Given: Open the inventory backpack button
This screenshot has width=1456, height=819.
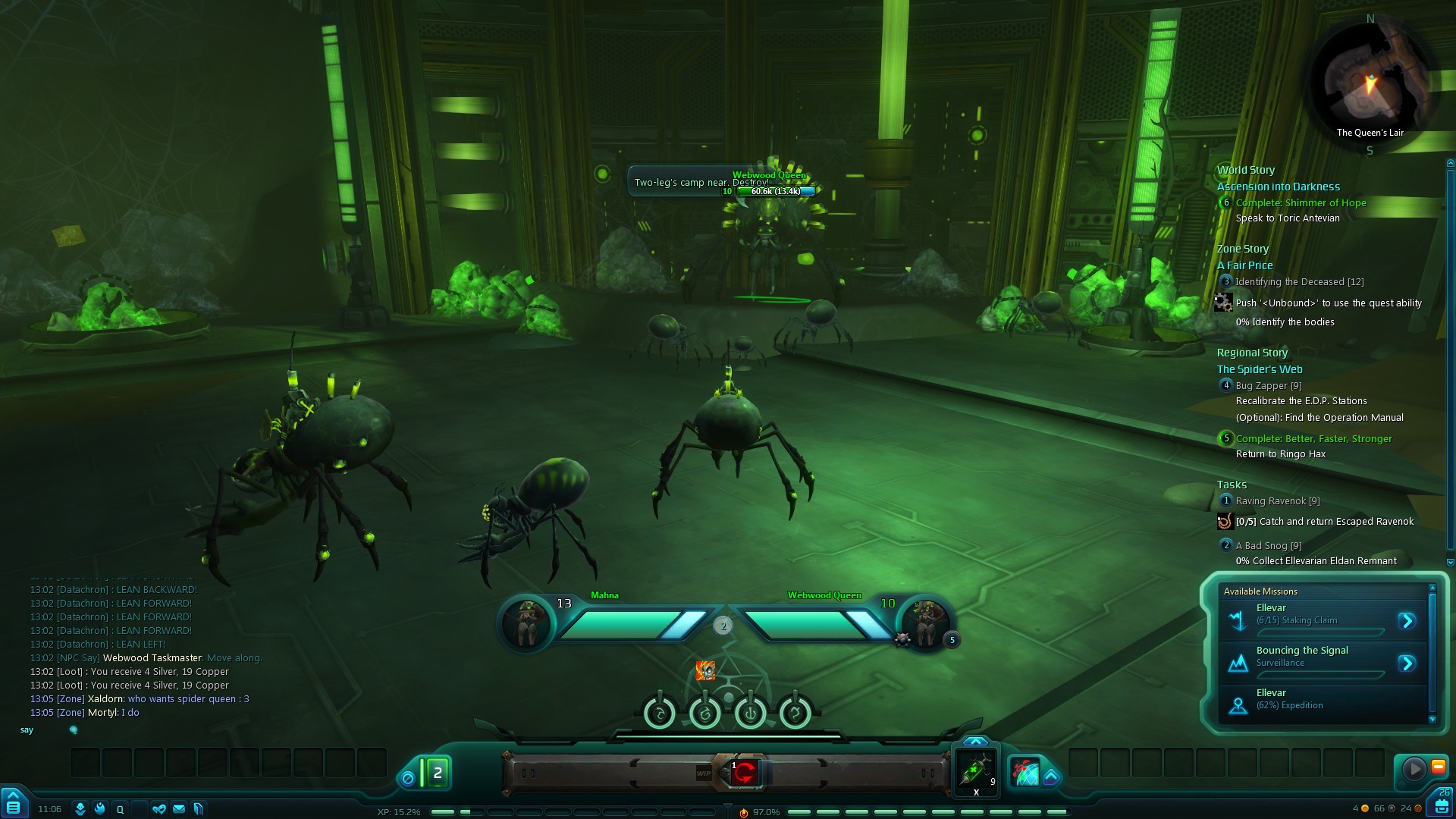Looking at the screenshot, I should (x=1441, y=805).
